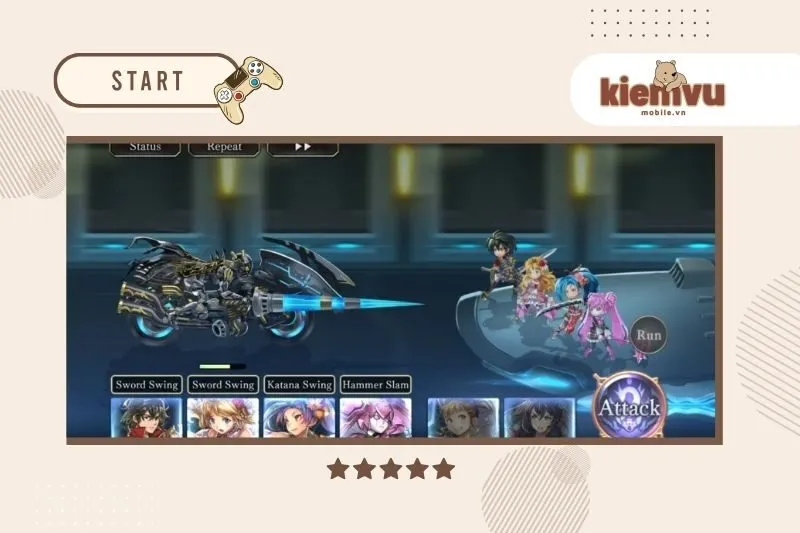This screenshot has width=800, height=533.
Task: Hit the round Attack button
Action: [x=629, y=407]
